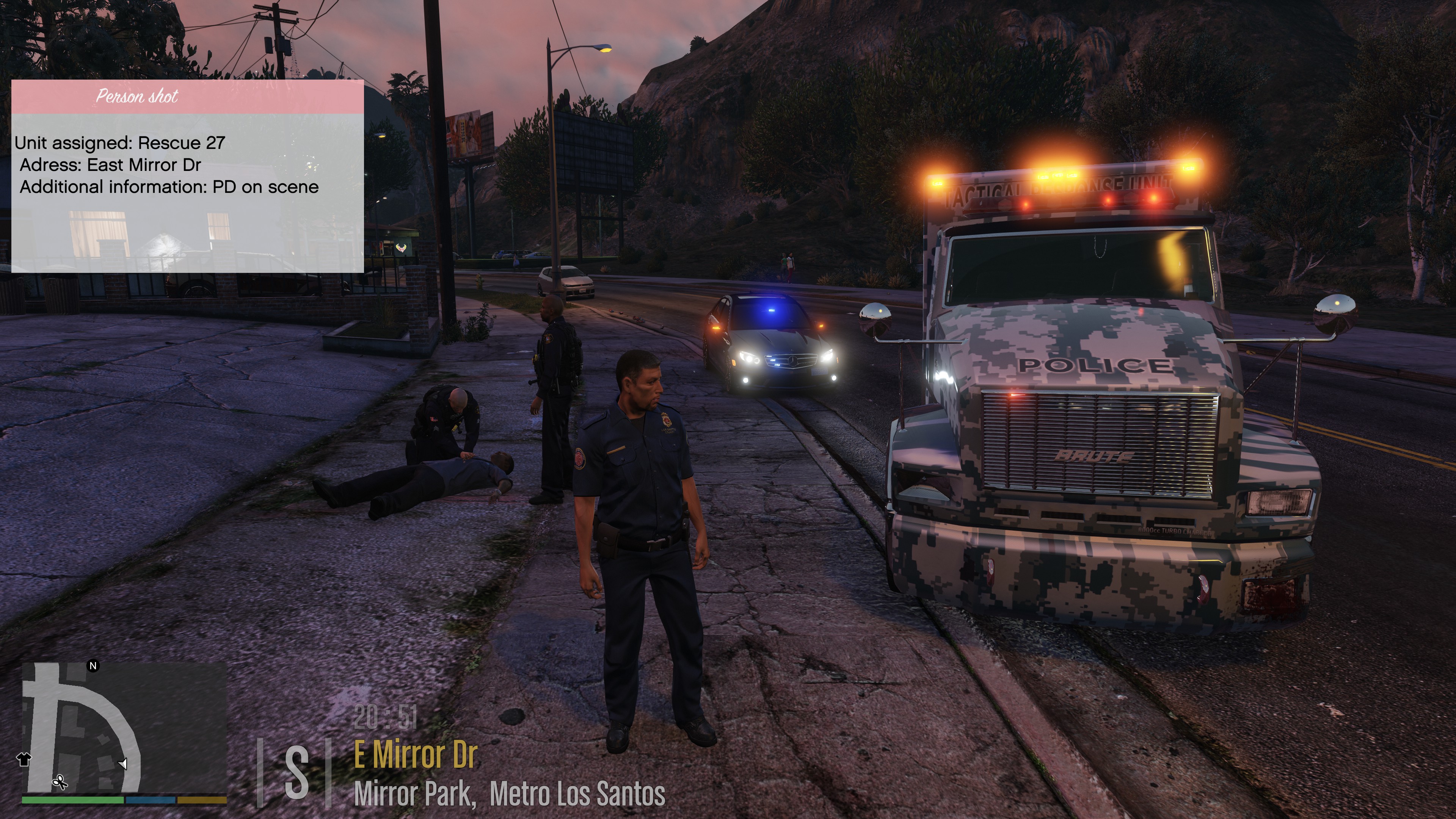This screenshot has width=1456, height=819.
Task: Open the 'Person shot' callout notification
Action: (x=187, y=175)
